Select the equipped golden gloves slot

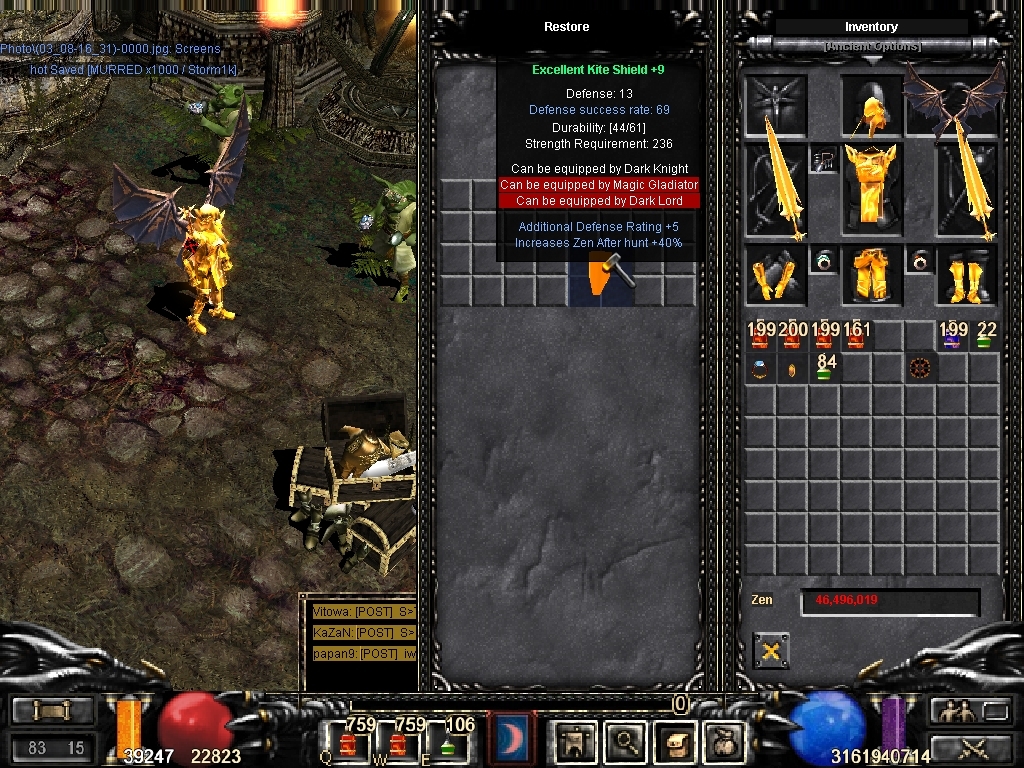[x=775, y=275]
